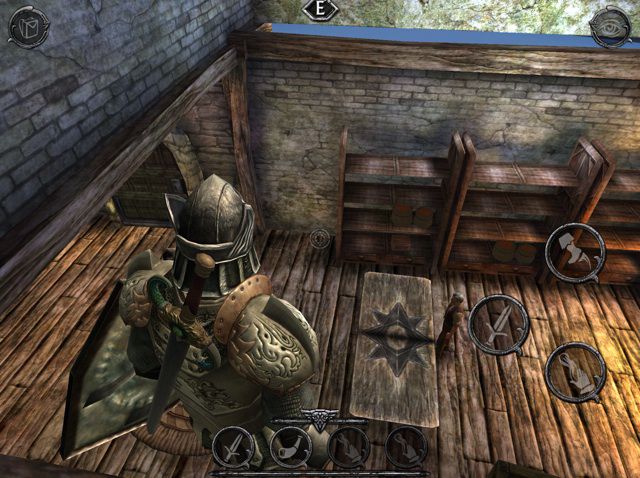Select the horn slot in the quick bar
640x478 pixels.
[x=290, y=441]
